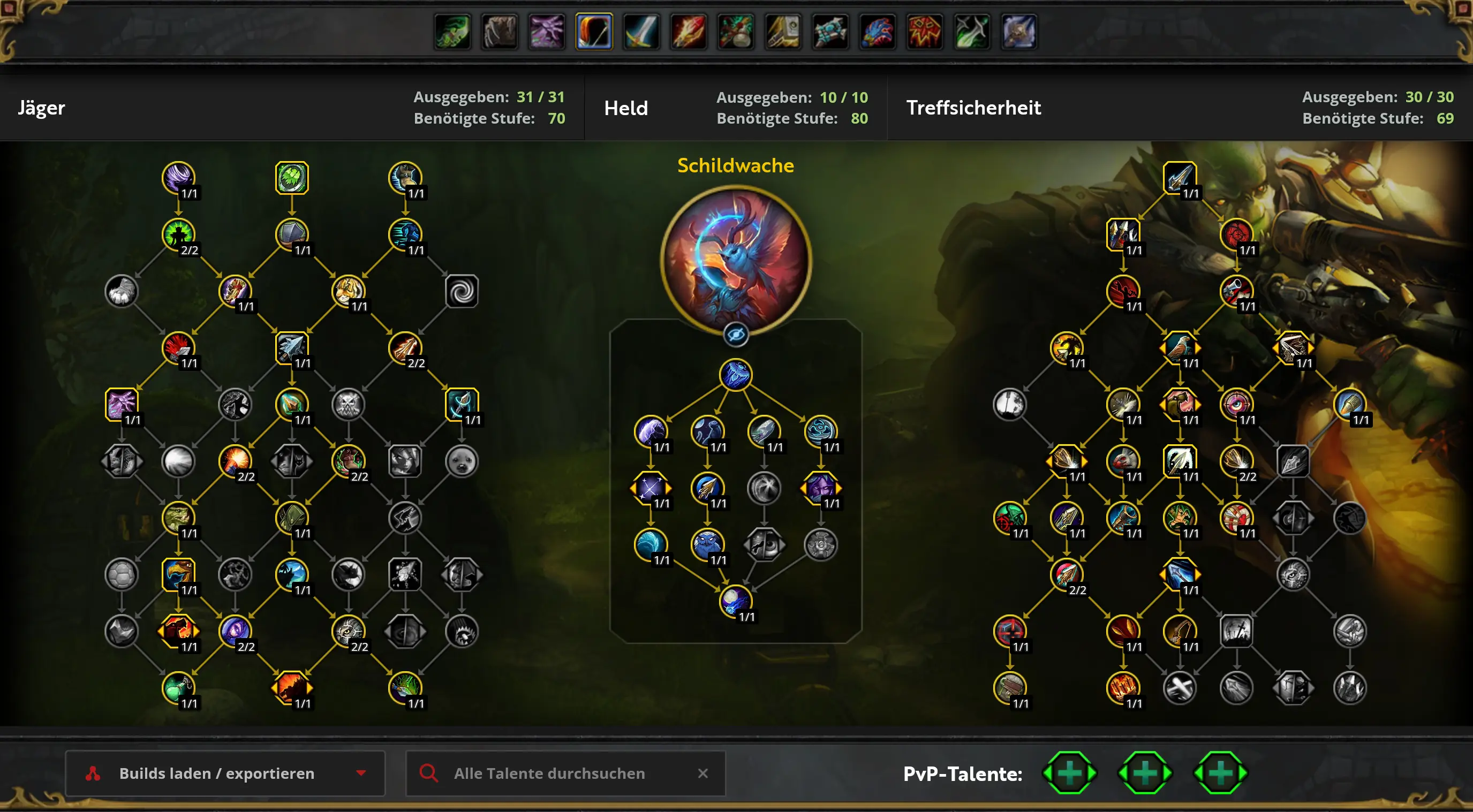Activate the unlearned gray swirl talent node

point(462,291)
